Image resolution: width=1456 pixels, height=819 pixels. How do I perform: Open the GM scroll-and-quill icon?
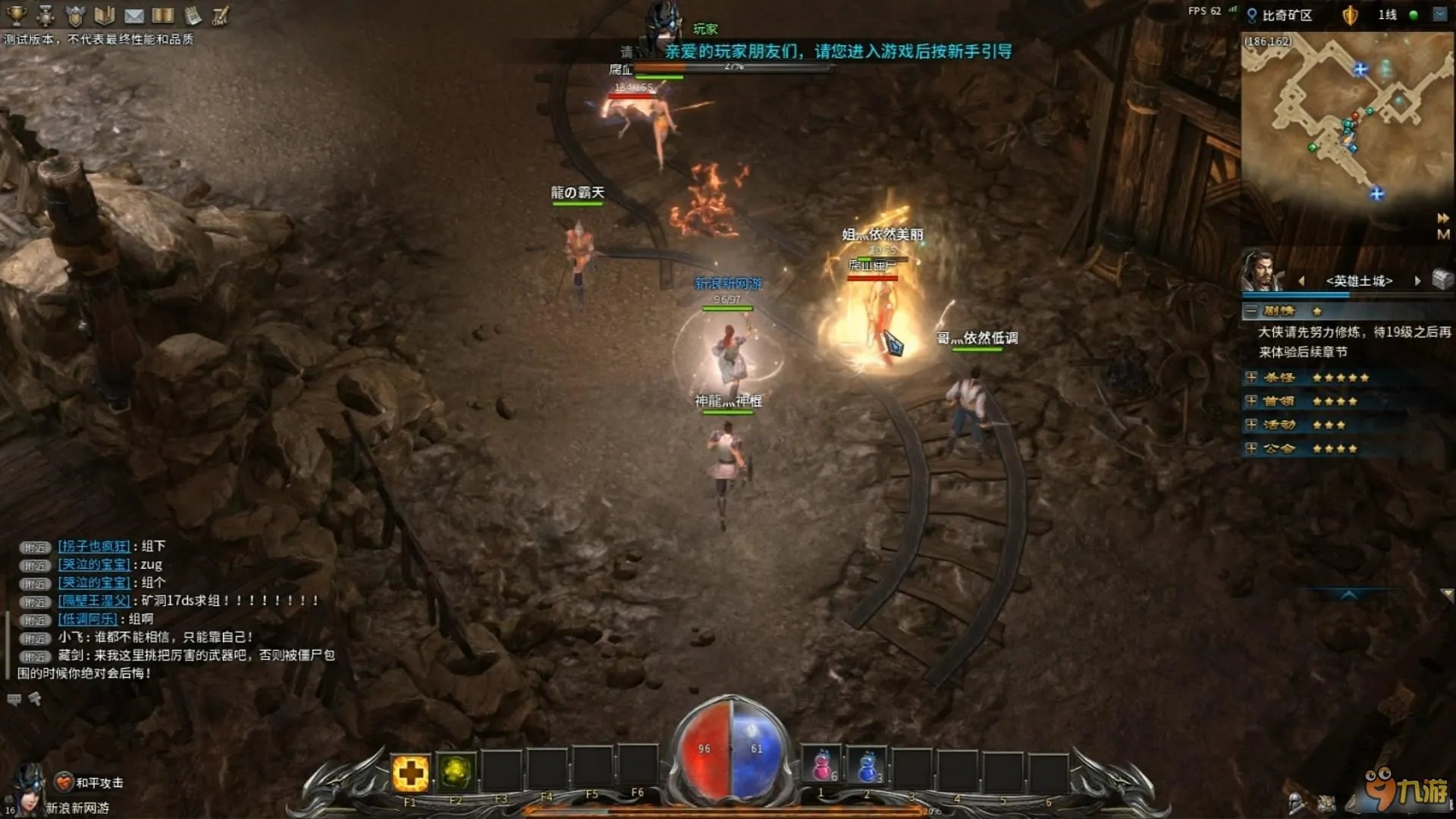[x=221, y=15]
